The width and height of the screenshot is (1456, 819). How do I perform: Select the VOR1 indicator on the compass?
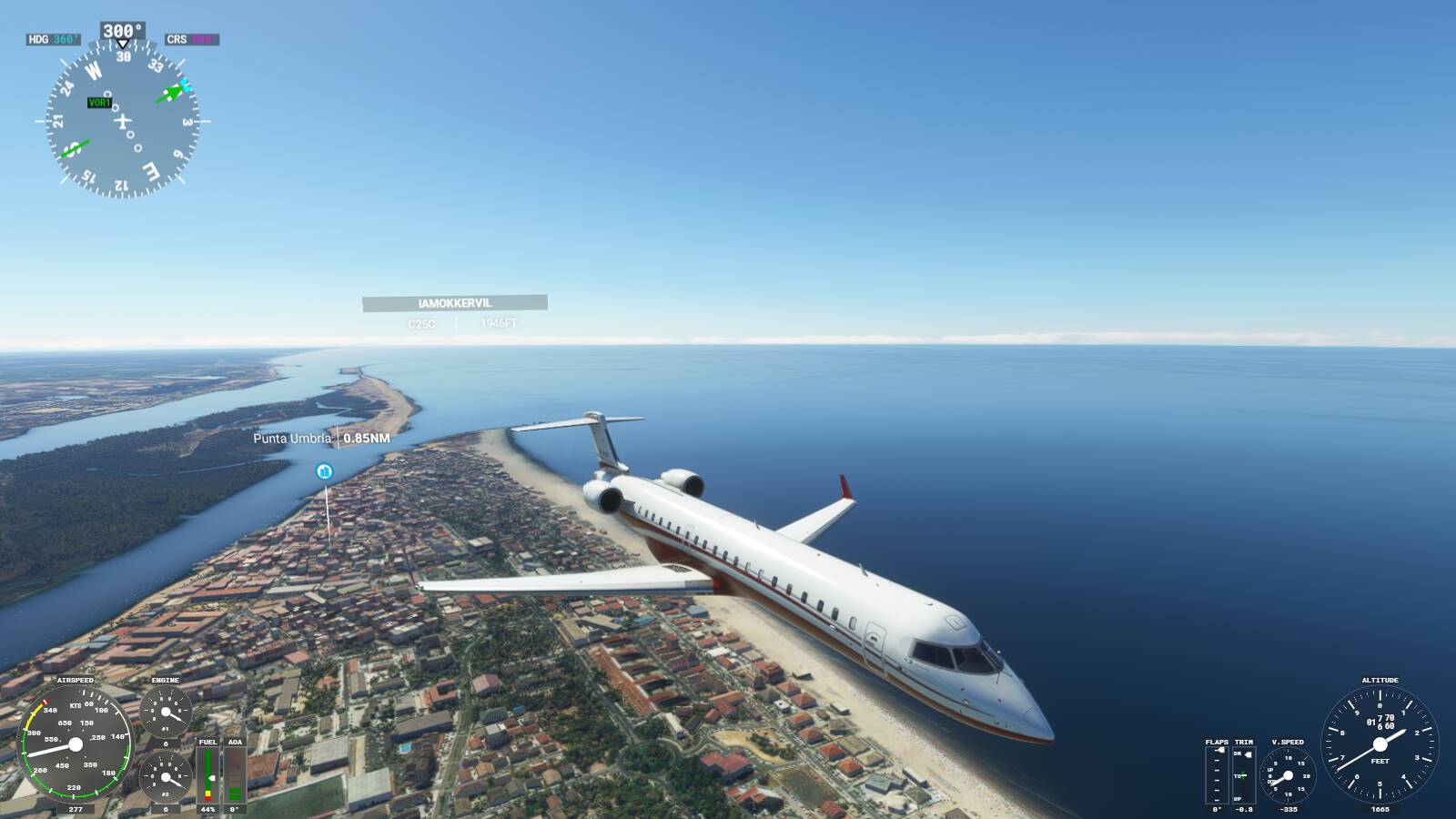pyautogui.click(x=100, y=103)
